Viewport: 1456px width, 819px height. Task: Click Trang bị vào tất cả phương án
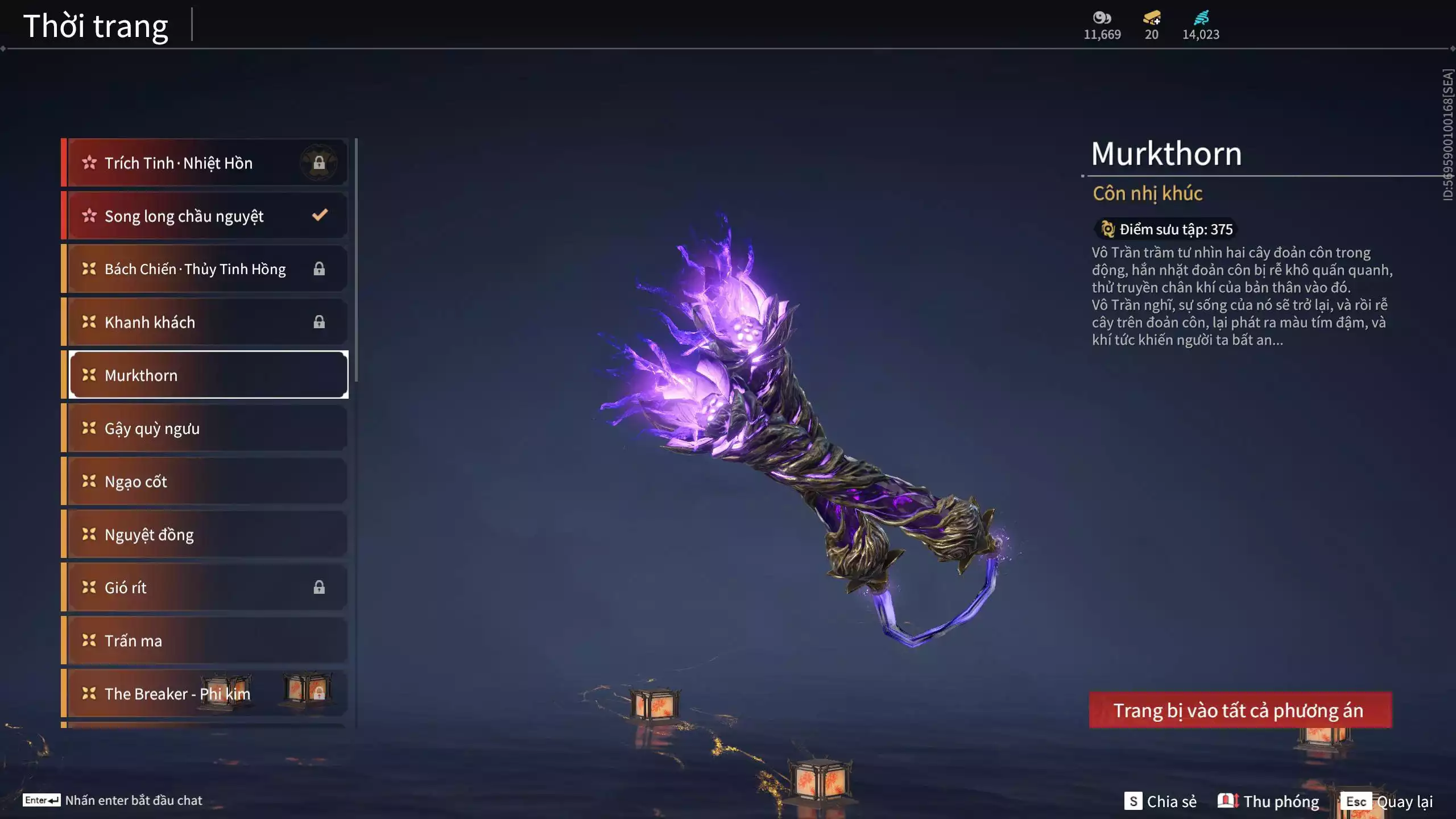tap(1240, 710)
